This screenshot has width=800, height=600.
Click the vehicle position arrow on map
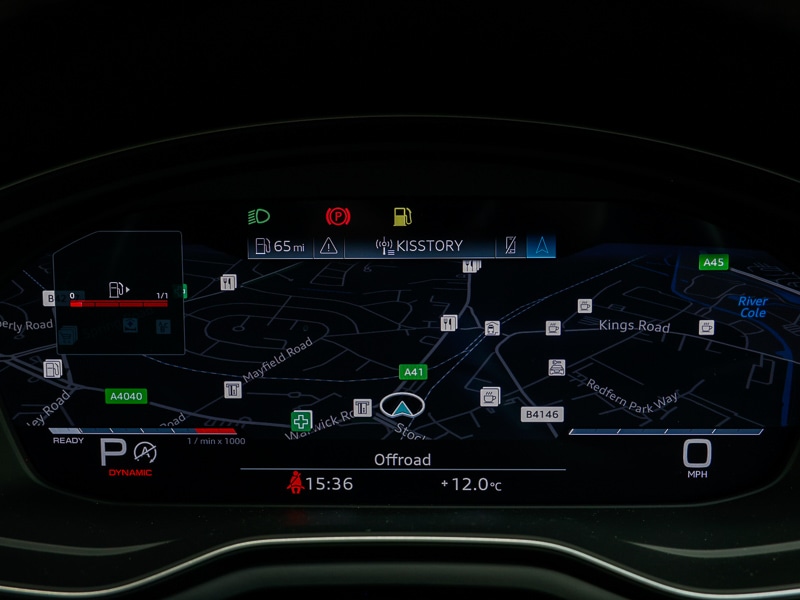click(402, 405)
